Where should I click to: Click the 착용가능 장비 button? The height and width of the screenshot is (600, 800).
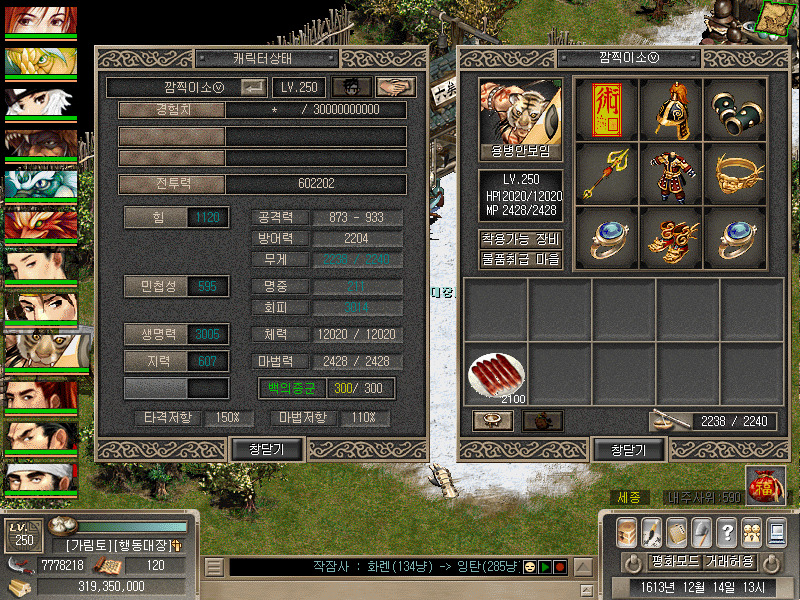pyautogui.click(x=520, y=239)
